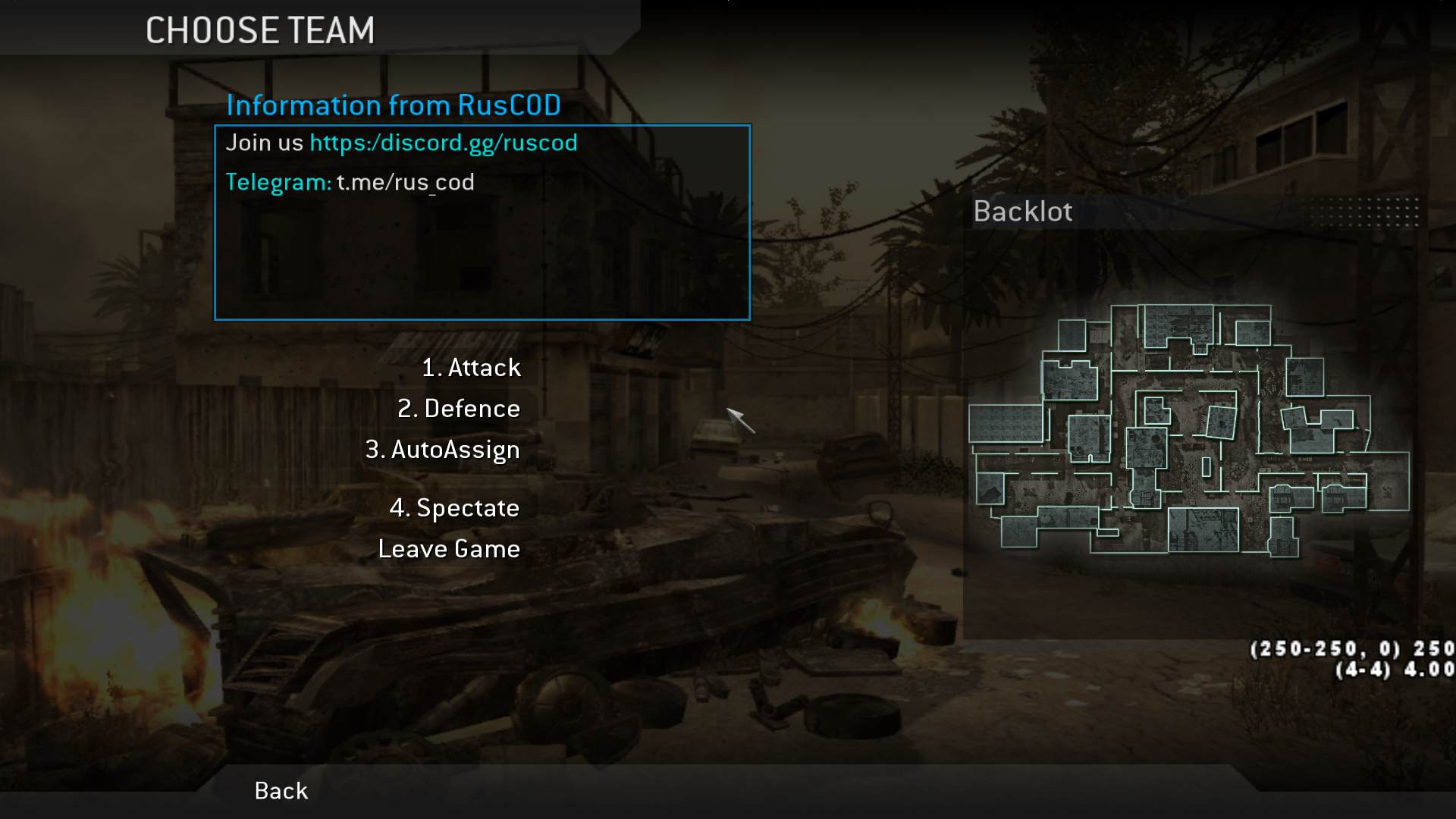Choose Leave Game

click(449, 549)
